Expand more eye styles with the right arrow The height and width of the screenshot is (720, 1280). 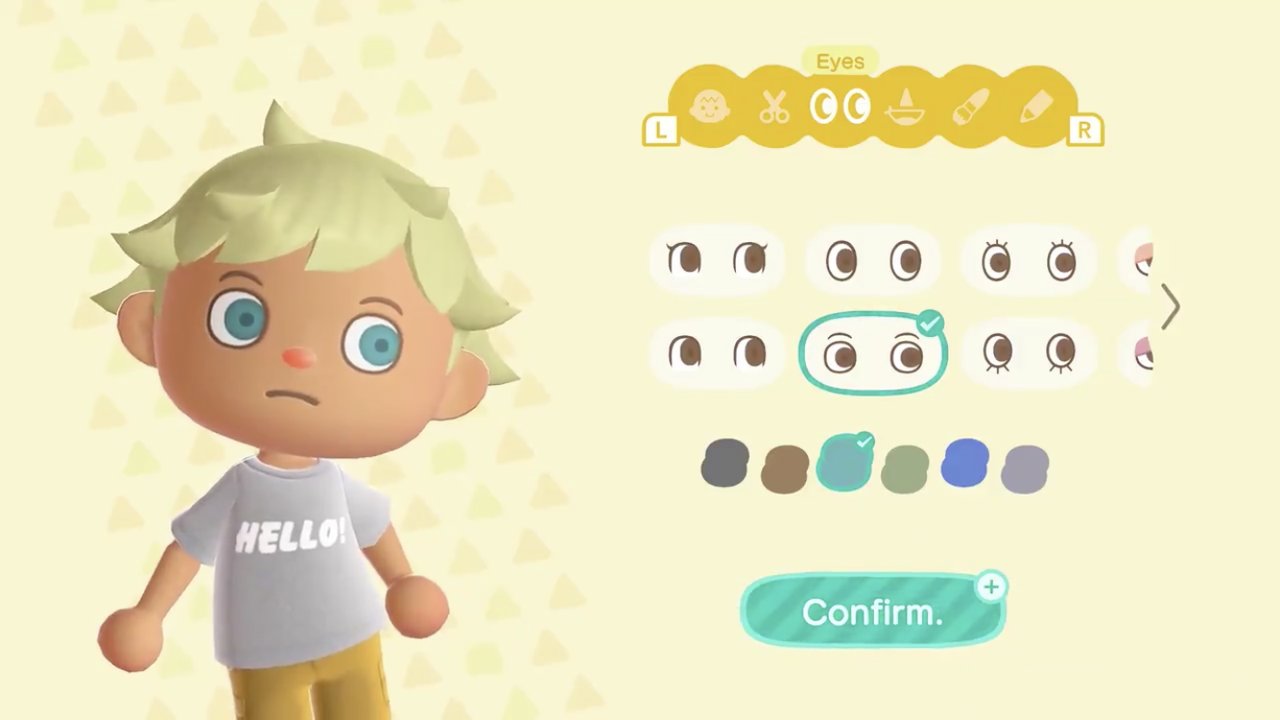(1172, 307)
